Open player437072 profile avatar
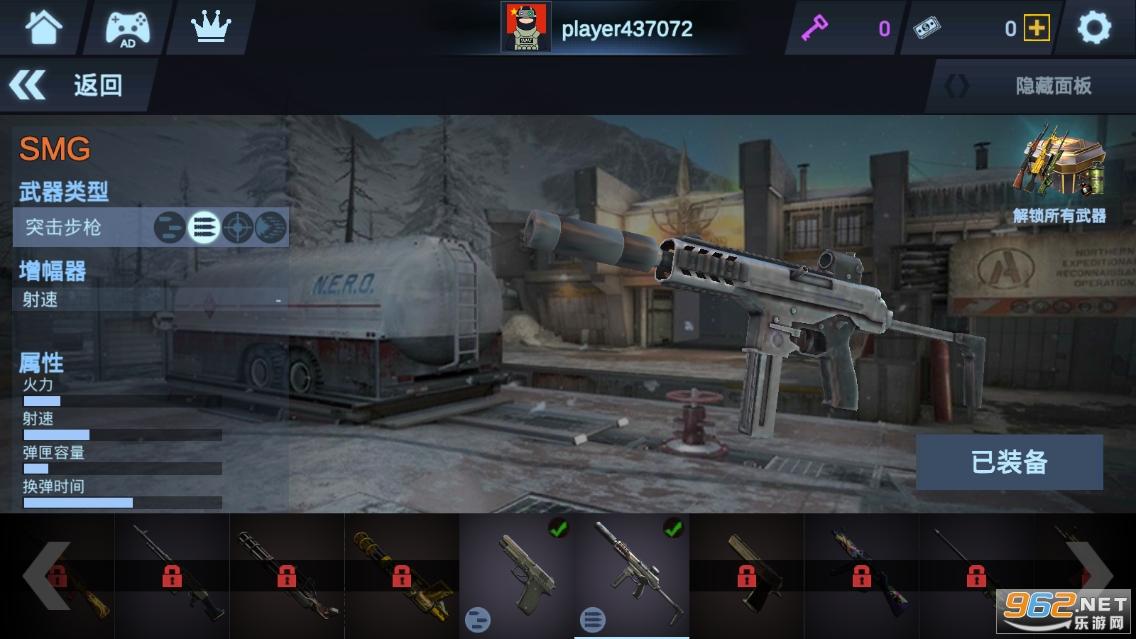This screenshot has width=1136, height=639. 525,28
